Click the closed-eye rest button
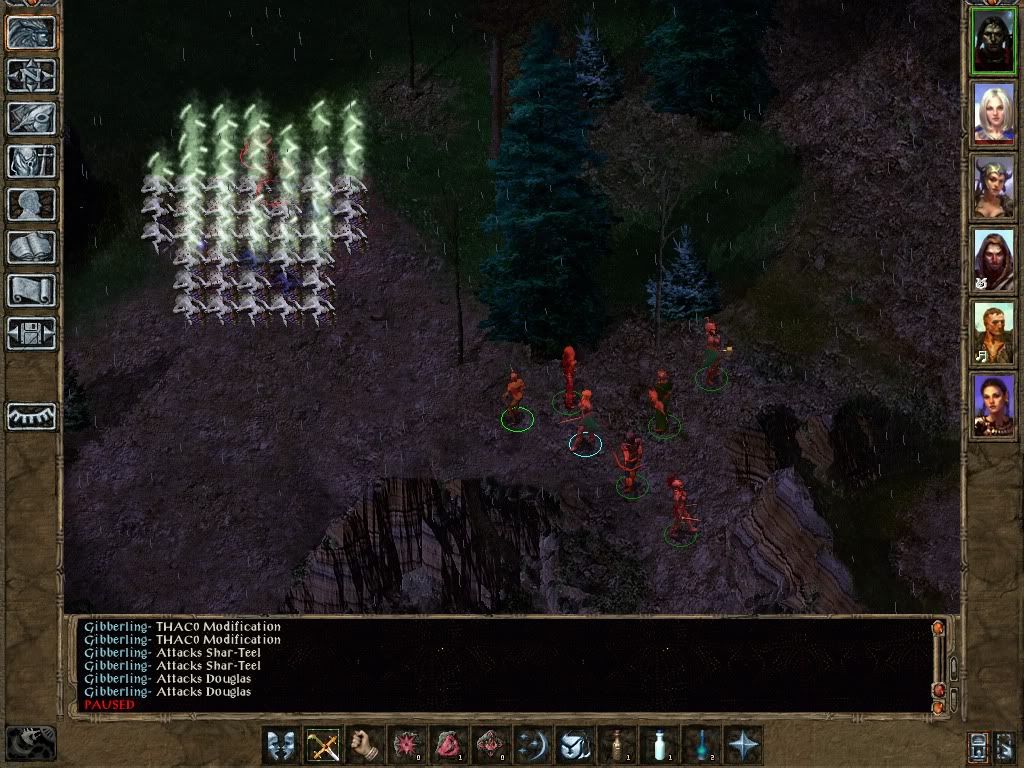 point(32,416)
